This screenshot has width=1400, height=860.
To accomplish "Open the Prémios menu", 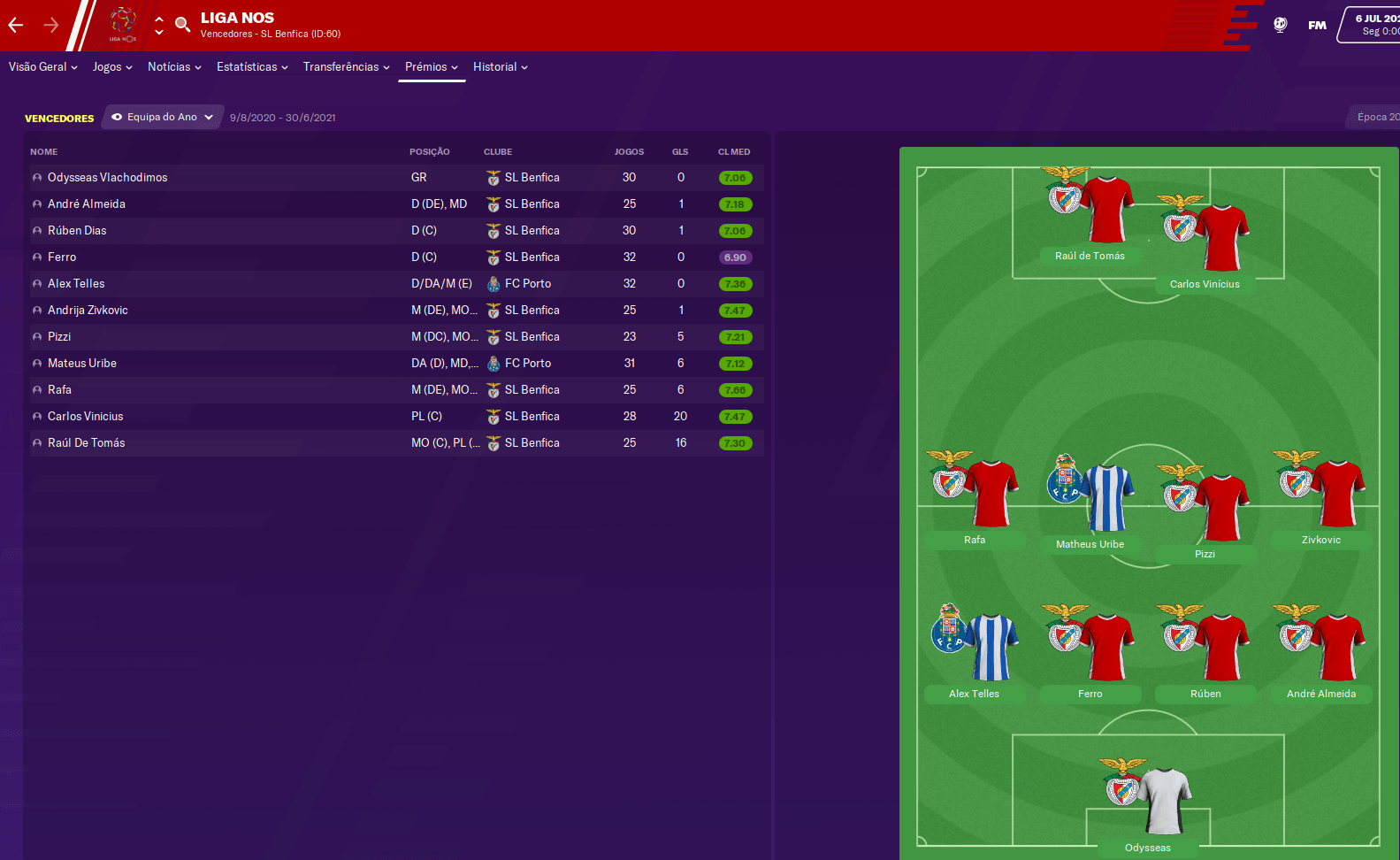I will pyautogui.click(x=432, y=67).
